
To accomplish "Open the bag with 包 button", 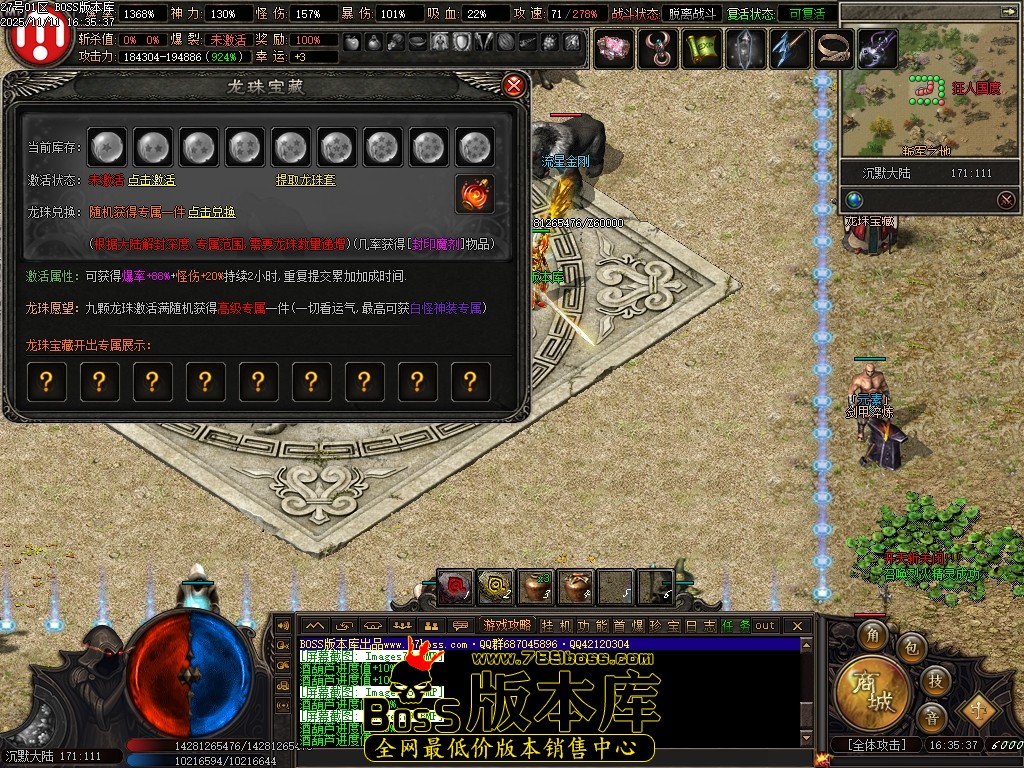I will click(910, 649).
